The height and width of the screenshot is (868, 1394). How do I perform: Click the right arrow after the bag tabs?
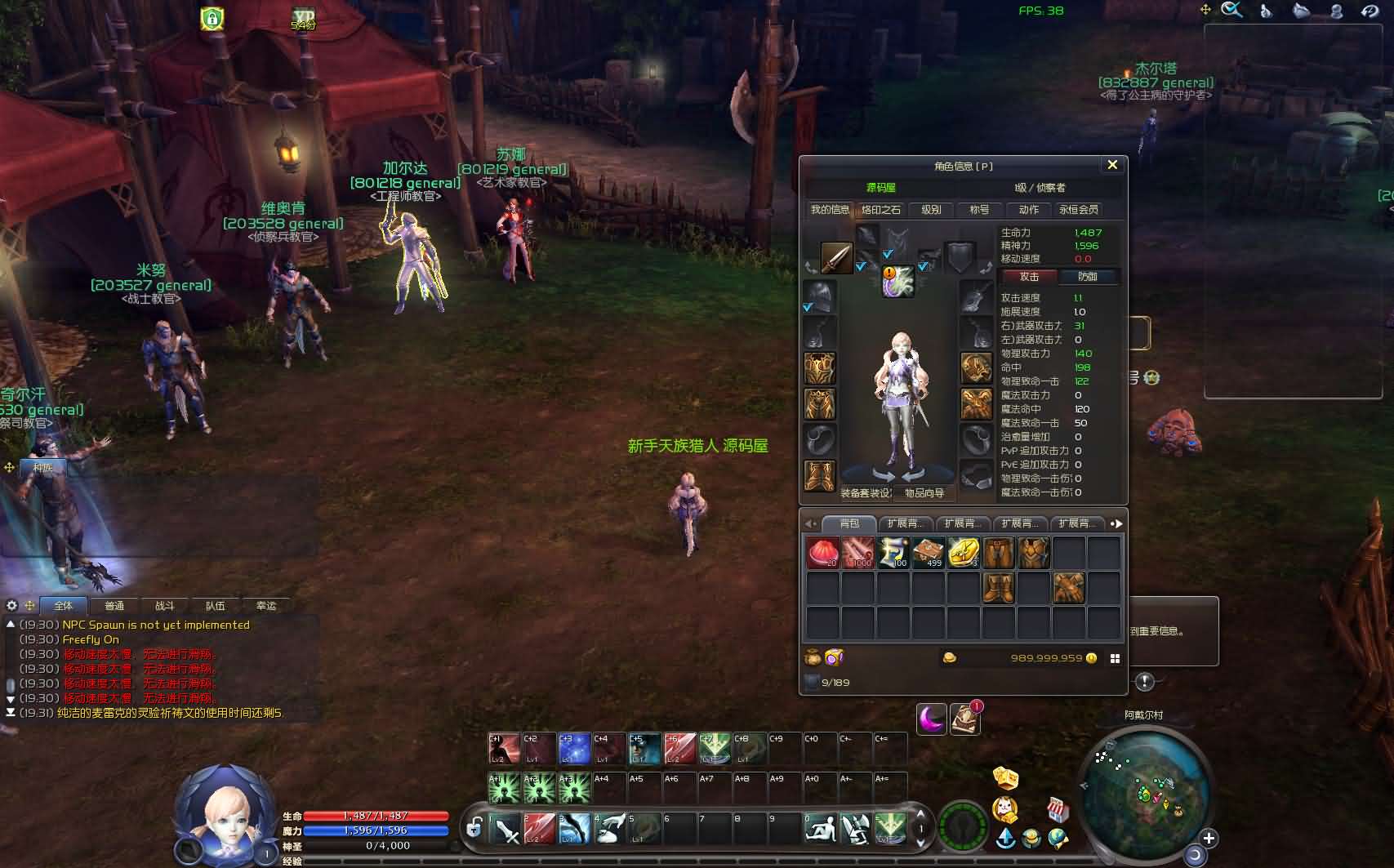[x=1116, y=523]
